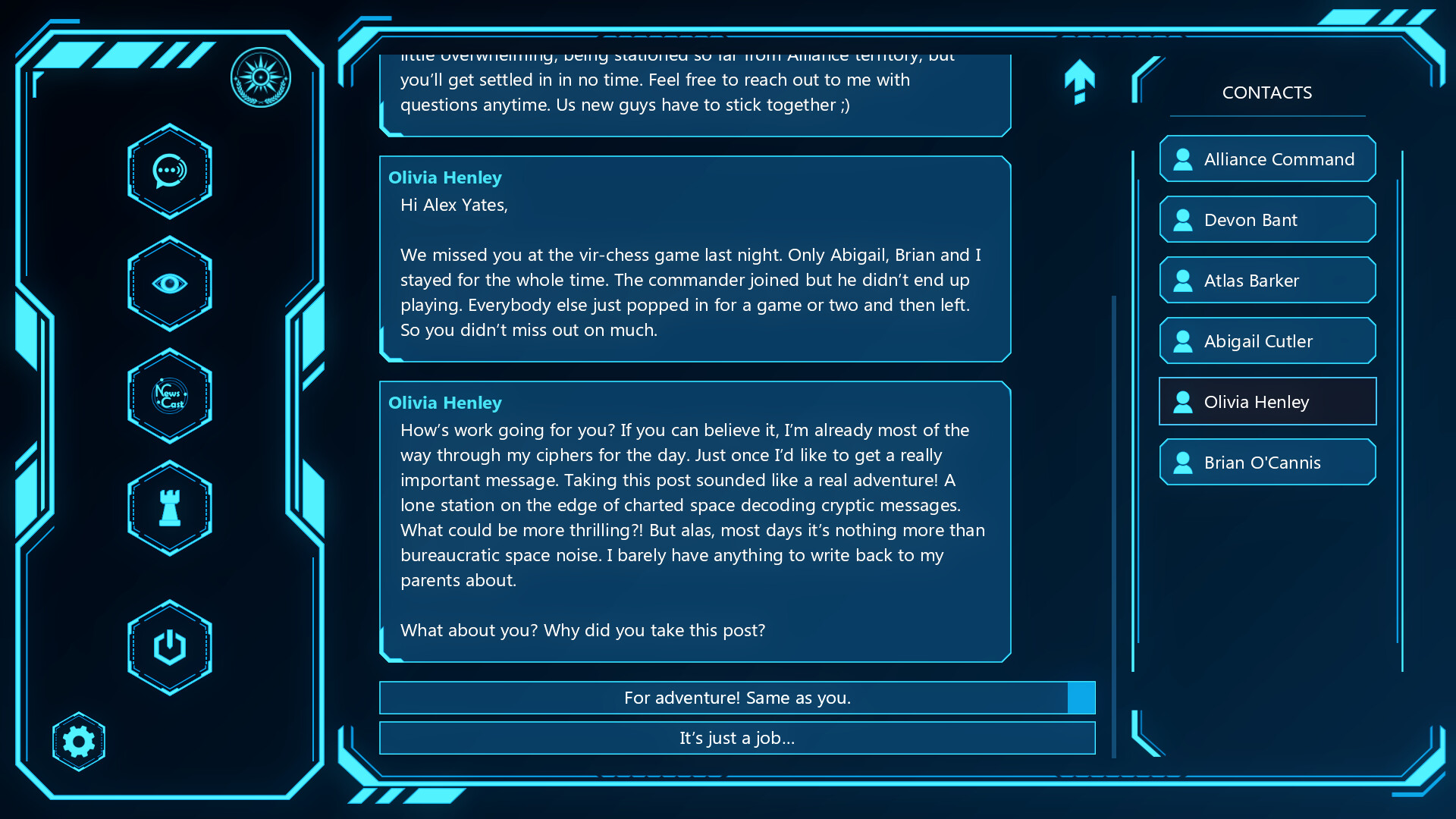Click the sun emblem logo
The width and height of the screenshot is (1456, 819).
tap(261, 76)
